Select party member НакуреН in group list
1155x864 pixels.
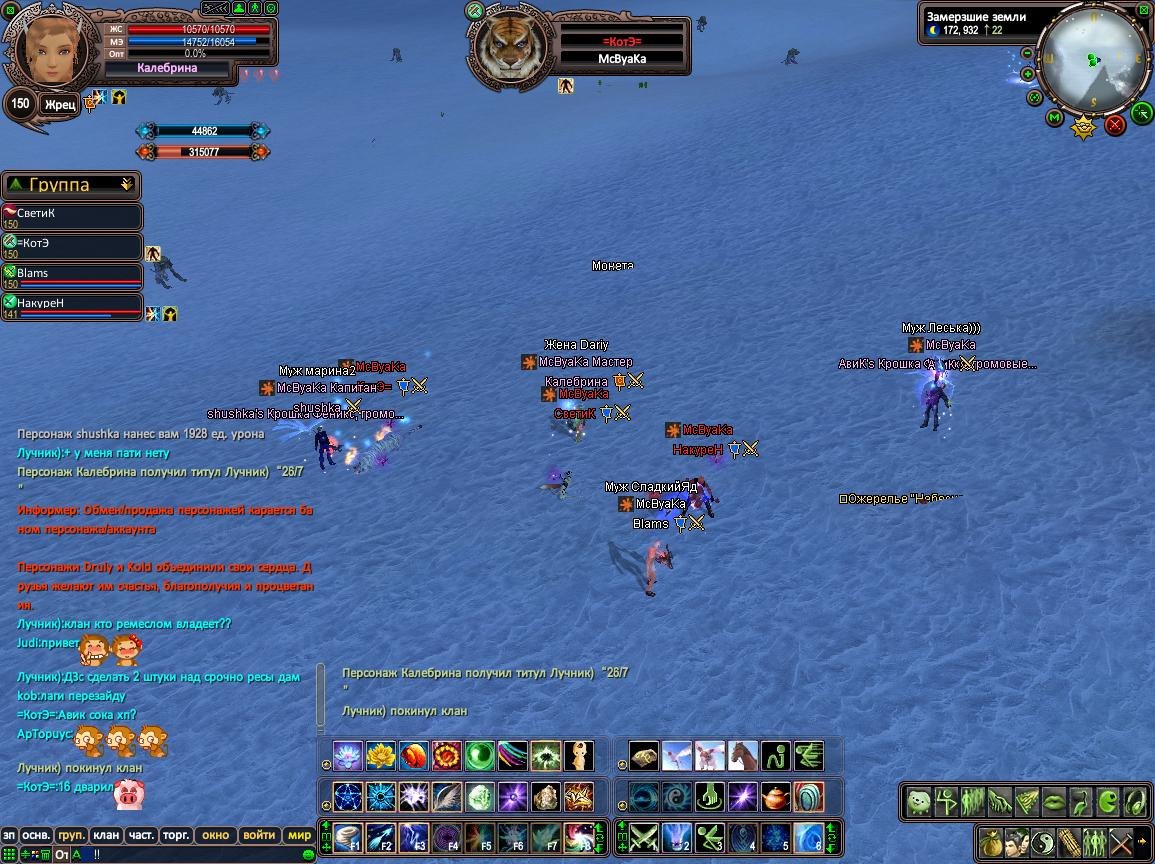(x=71, y=305)
